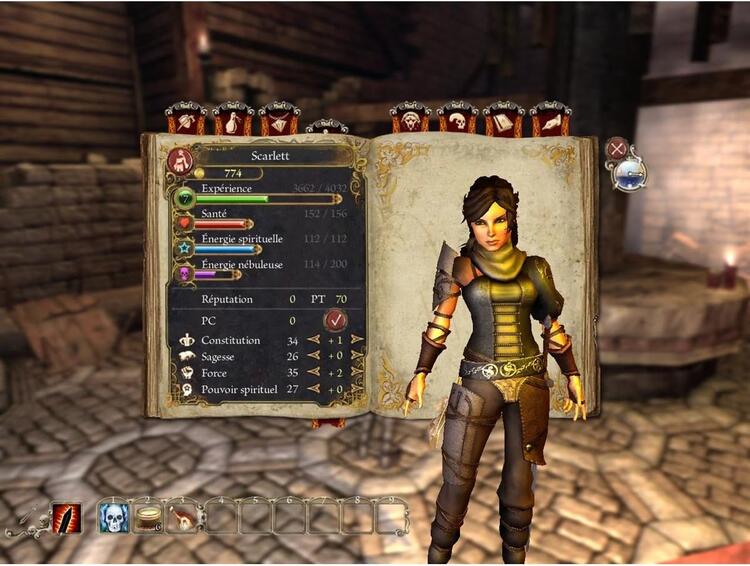The image size is (750, 566).
Task: Raise the Force attribute
Action: (357, 373)
